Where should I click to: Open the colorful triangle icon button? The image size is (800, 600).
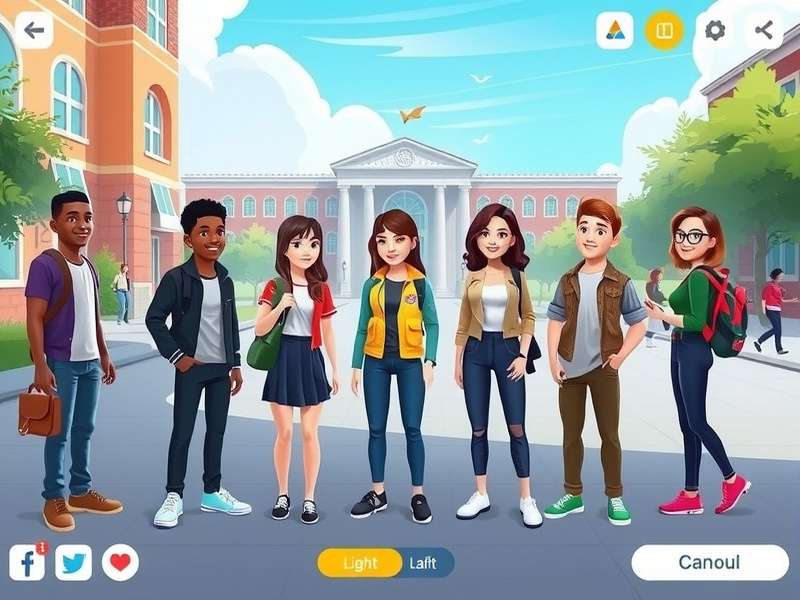[615, 31]
